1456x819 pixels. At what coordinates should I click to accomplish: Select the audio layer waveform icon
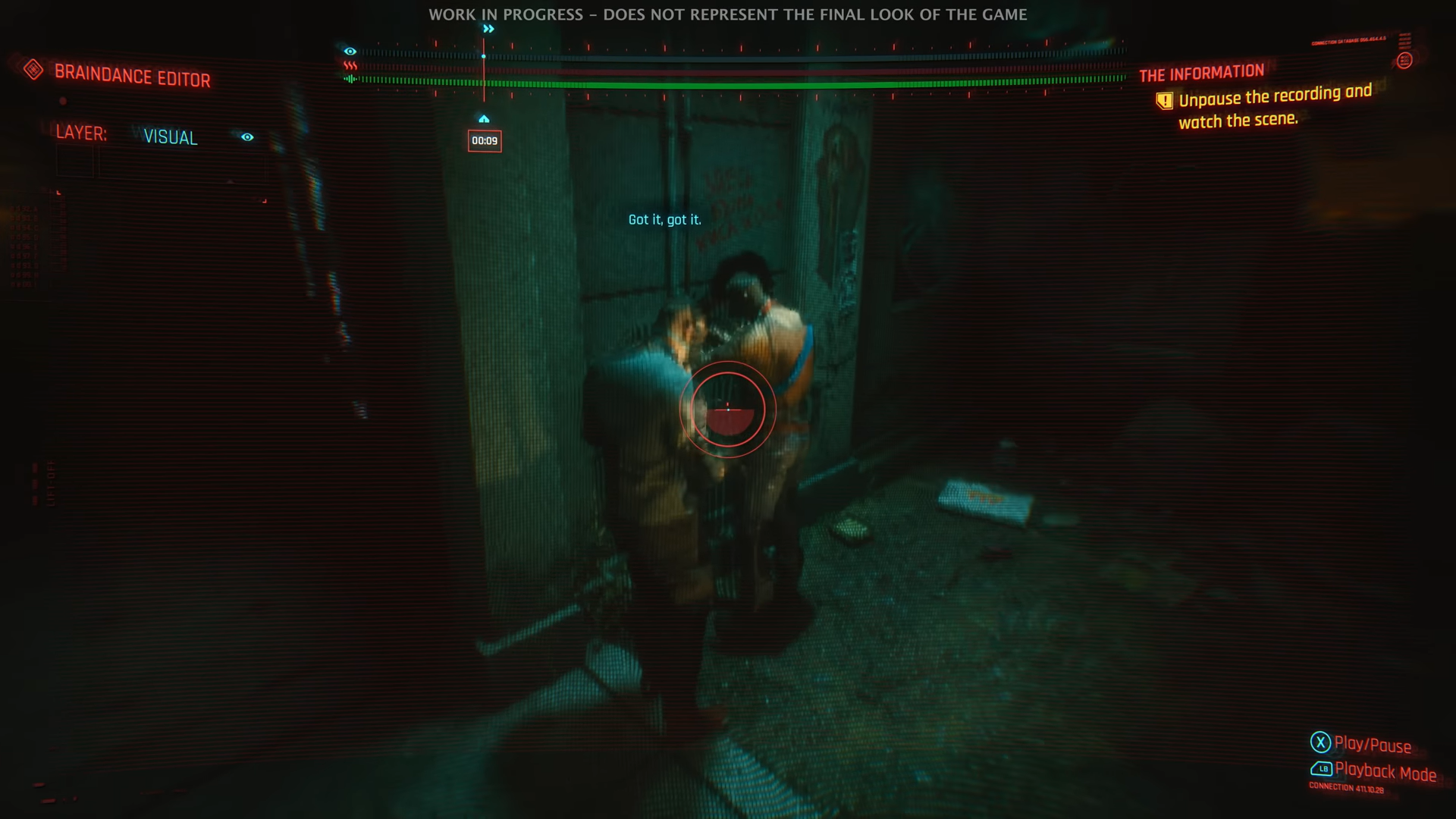350,79
